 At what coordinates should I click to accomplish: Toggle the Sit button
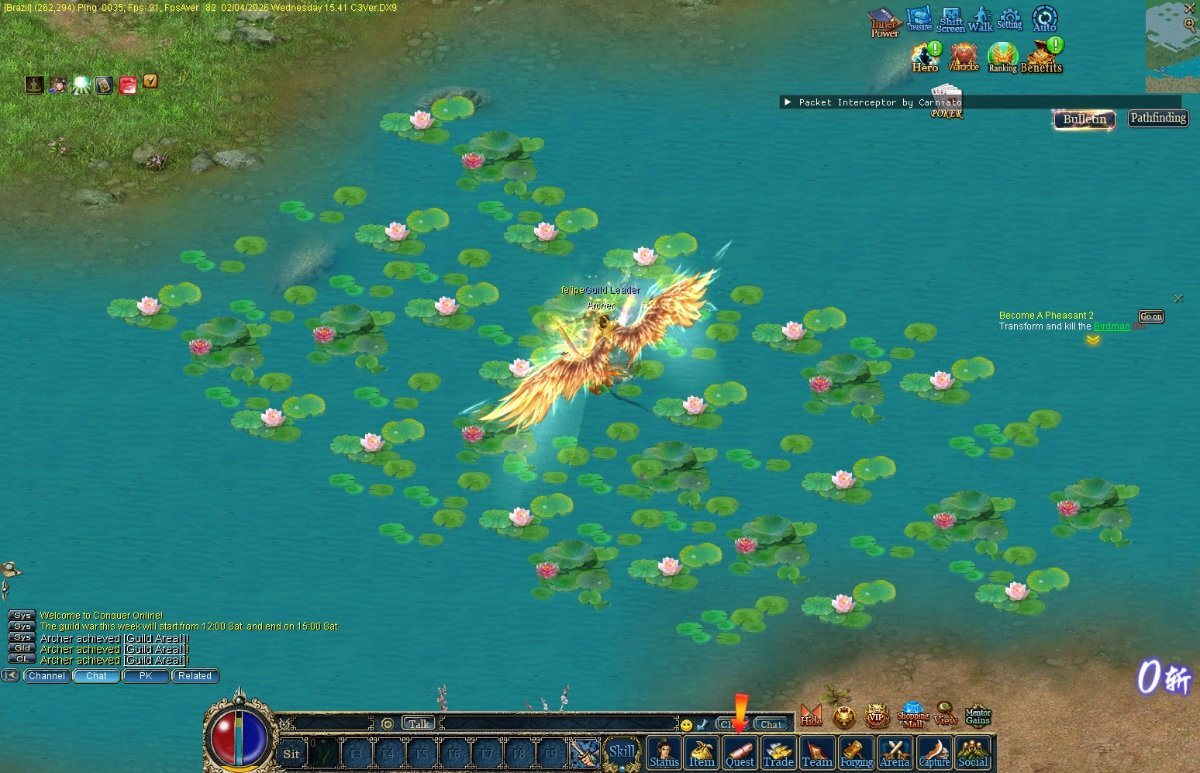pyautogui.click(x=291, y=753)
